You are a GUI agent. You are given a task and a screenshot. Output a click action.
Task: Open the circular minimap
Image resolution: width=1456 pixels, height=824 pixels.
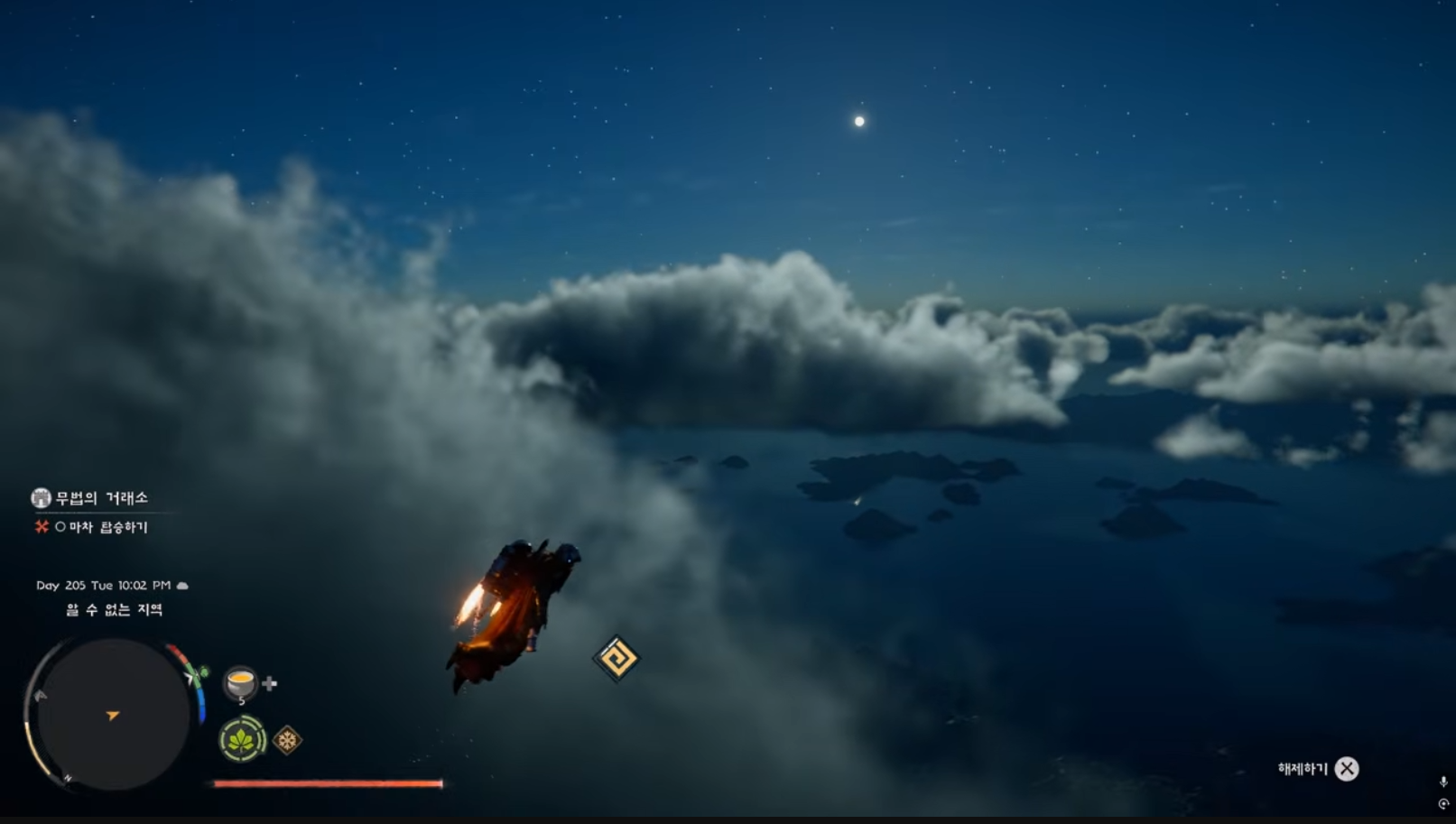(113, 714)
